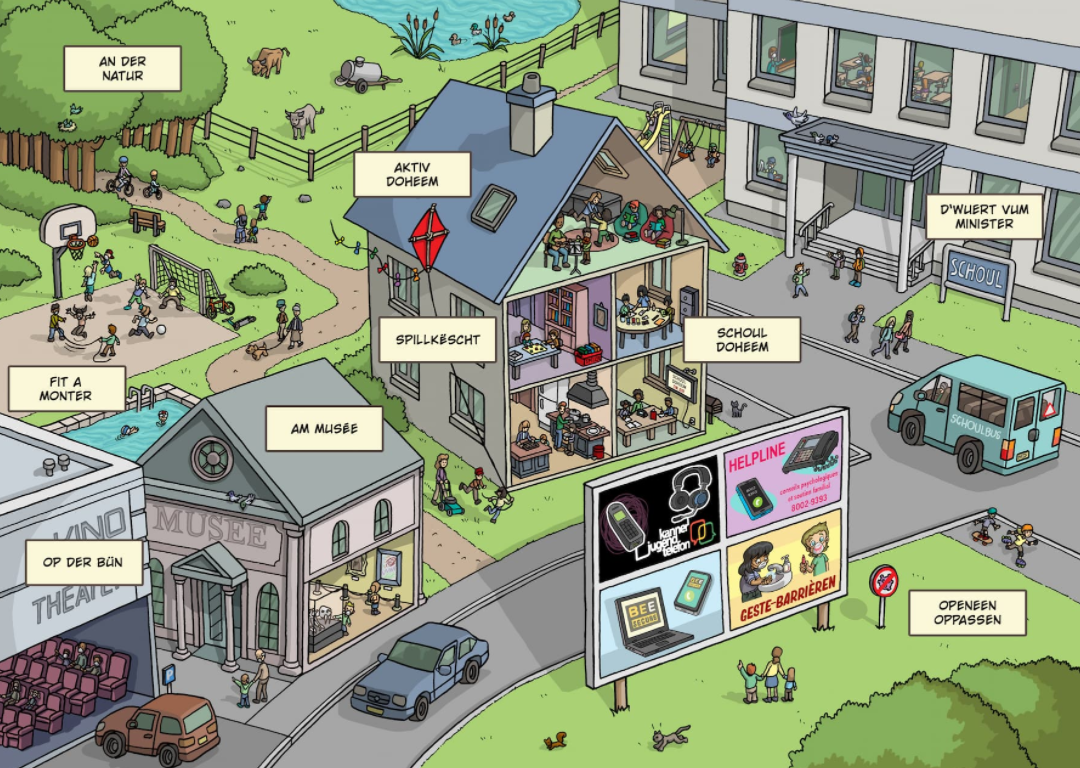Image resolution: width=1080 pixels, height=768 pixels.
Task: Open the 'An der Natur' section
Action: click(x=122, y=68)
